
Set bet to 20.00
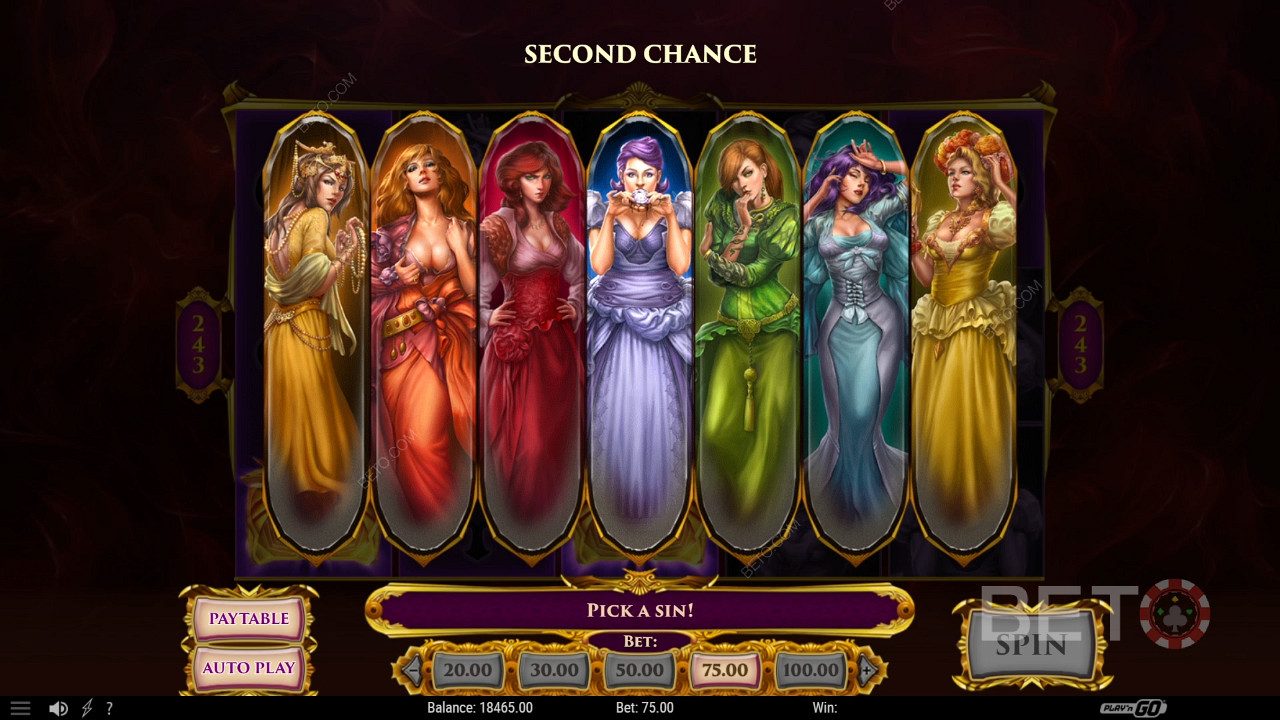(467, 670)
